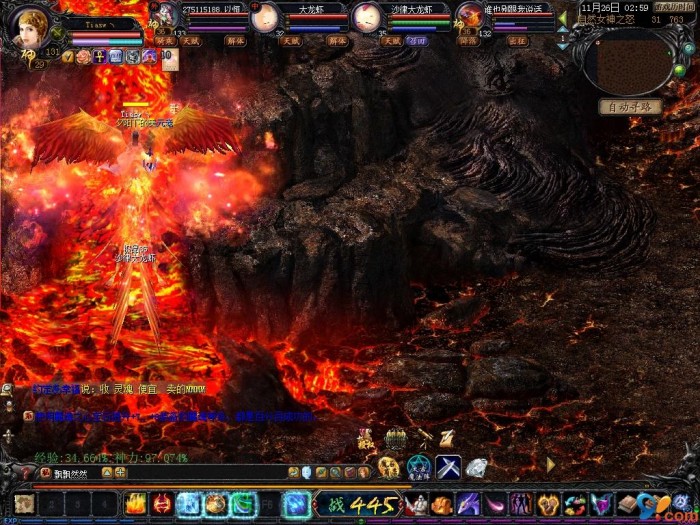
Task: Click the 天赋 button under 大龙虾
Action: pyautogui.click(x=290, y=41)
